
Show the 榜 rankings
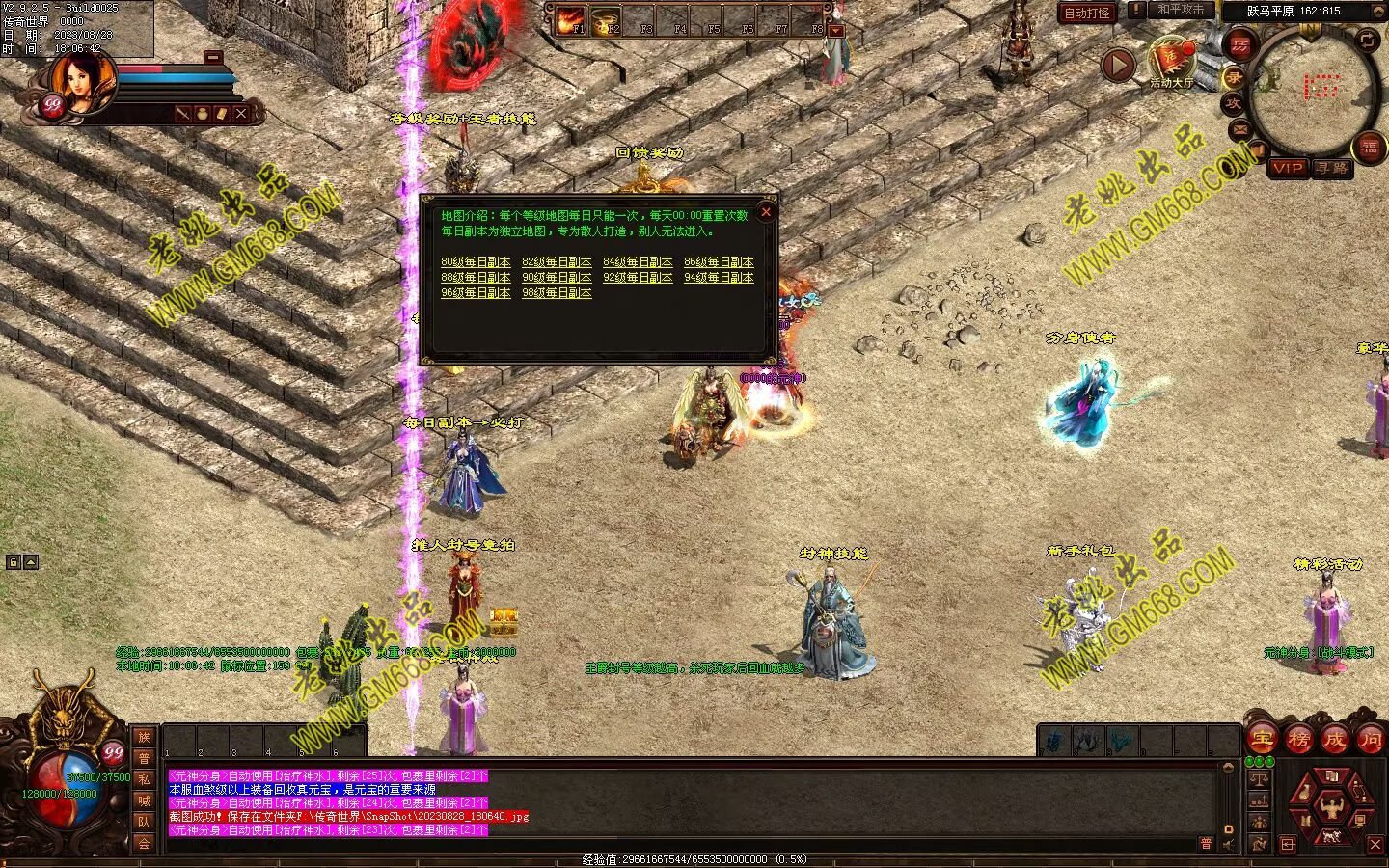coord(1298,740)
